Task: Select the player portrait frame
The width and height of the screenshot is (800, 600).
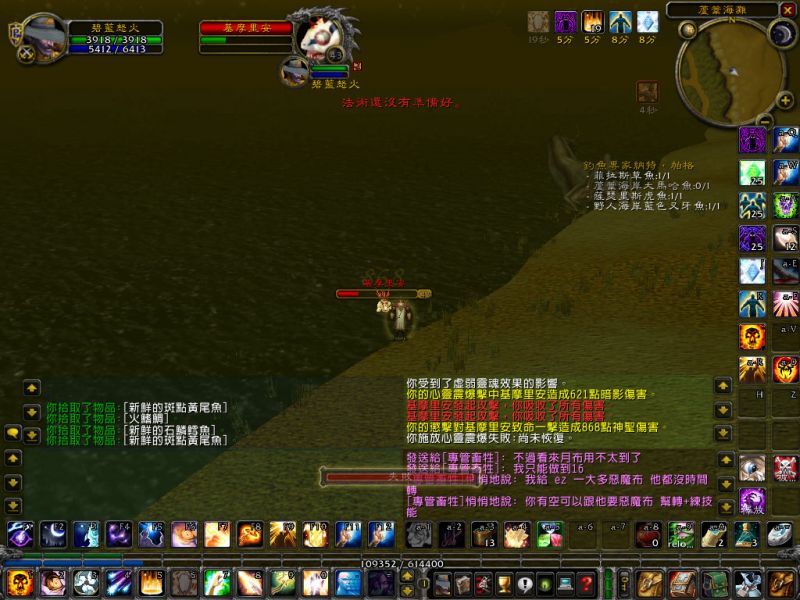Action: 43,38
